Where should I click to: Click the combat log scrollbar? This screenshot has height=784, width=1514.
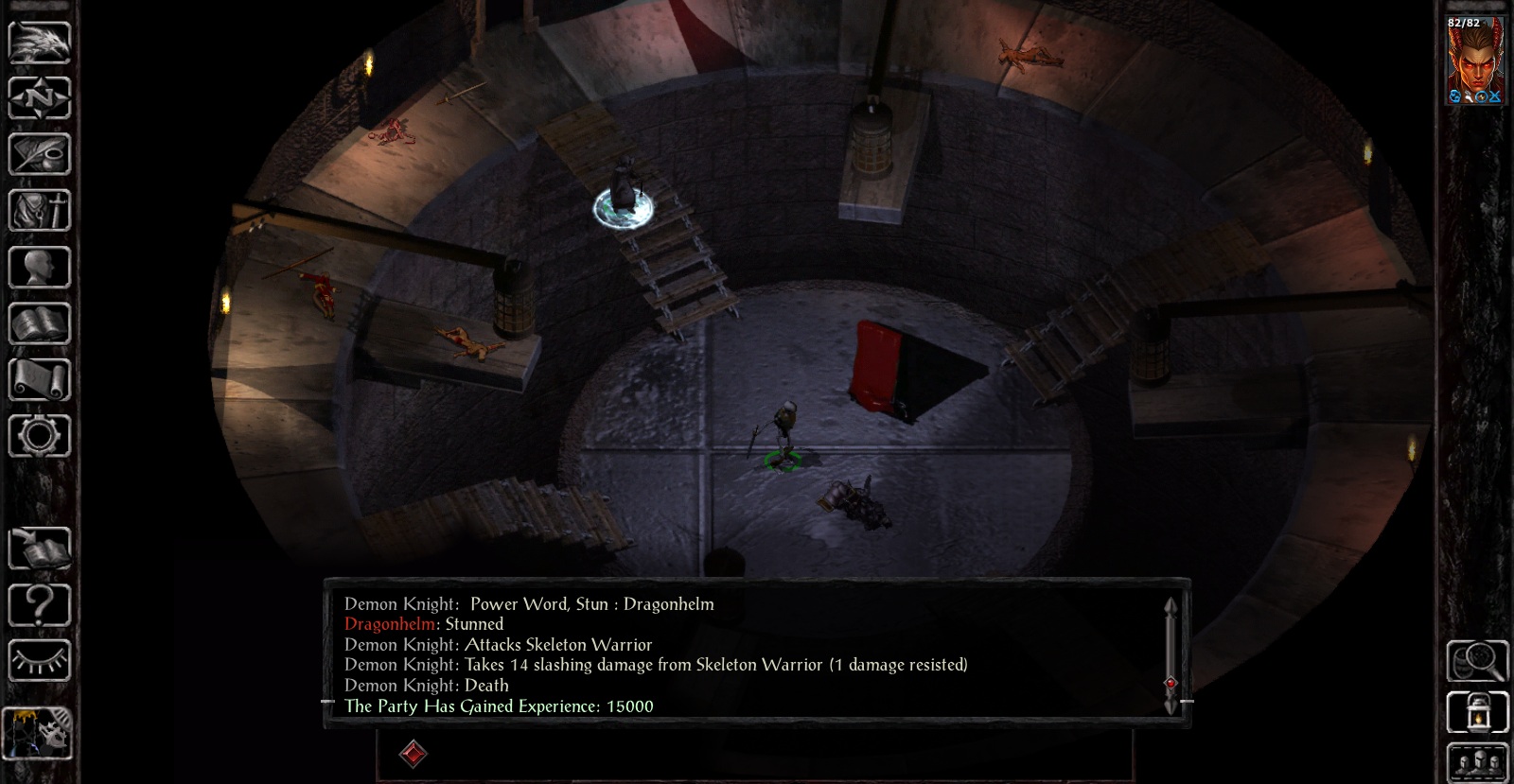pyautogui.click(x=1171, y=654)
